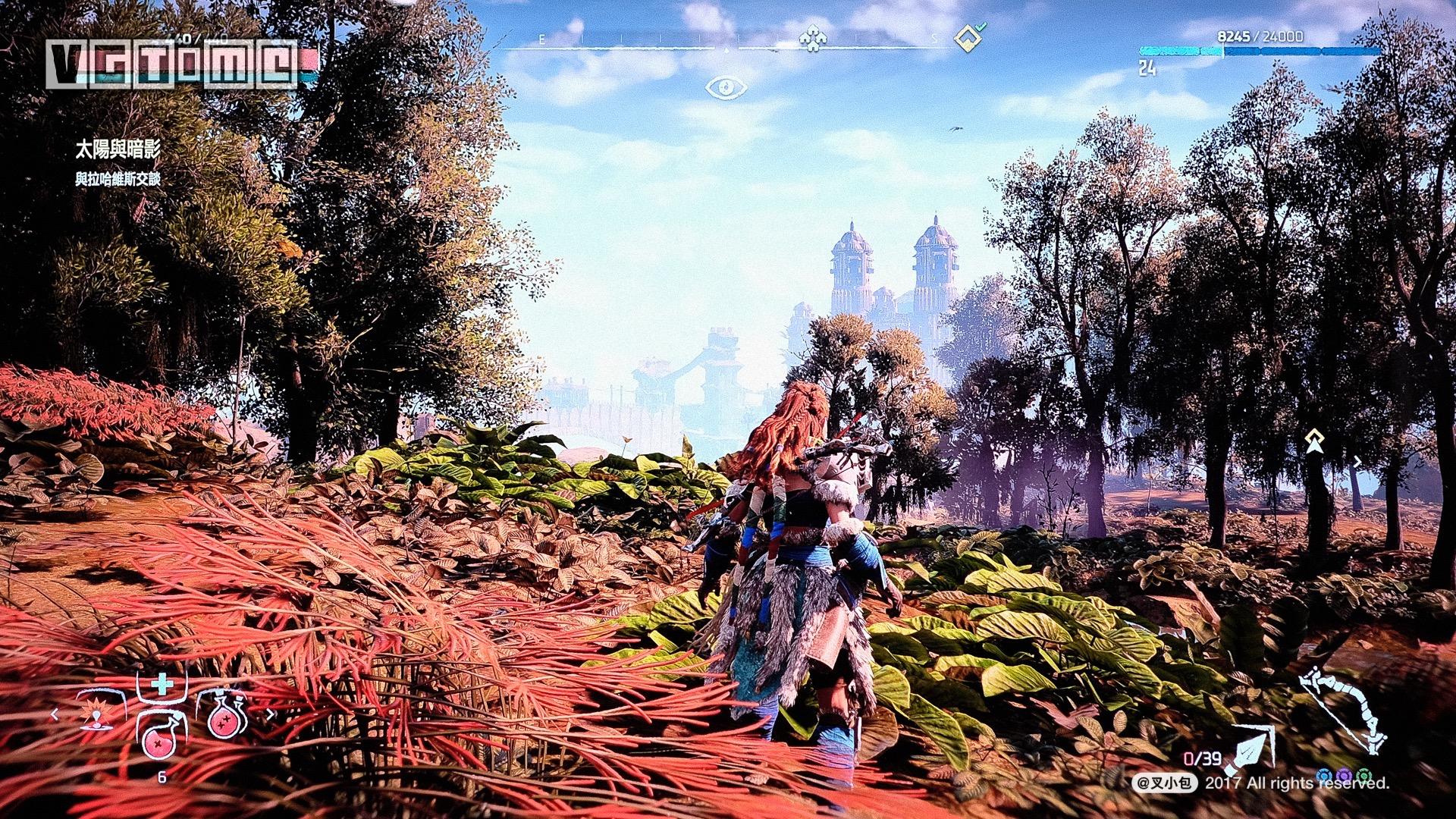
Task: Use the medicine pouch cross icon
Action: [161, 686]
